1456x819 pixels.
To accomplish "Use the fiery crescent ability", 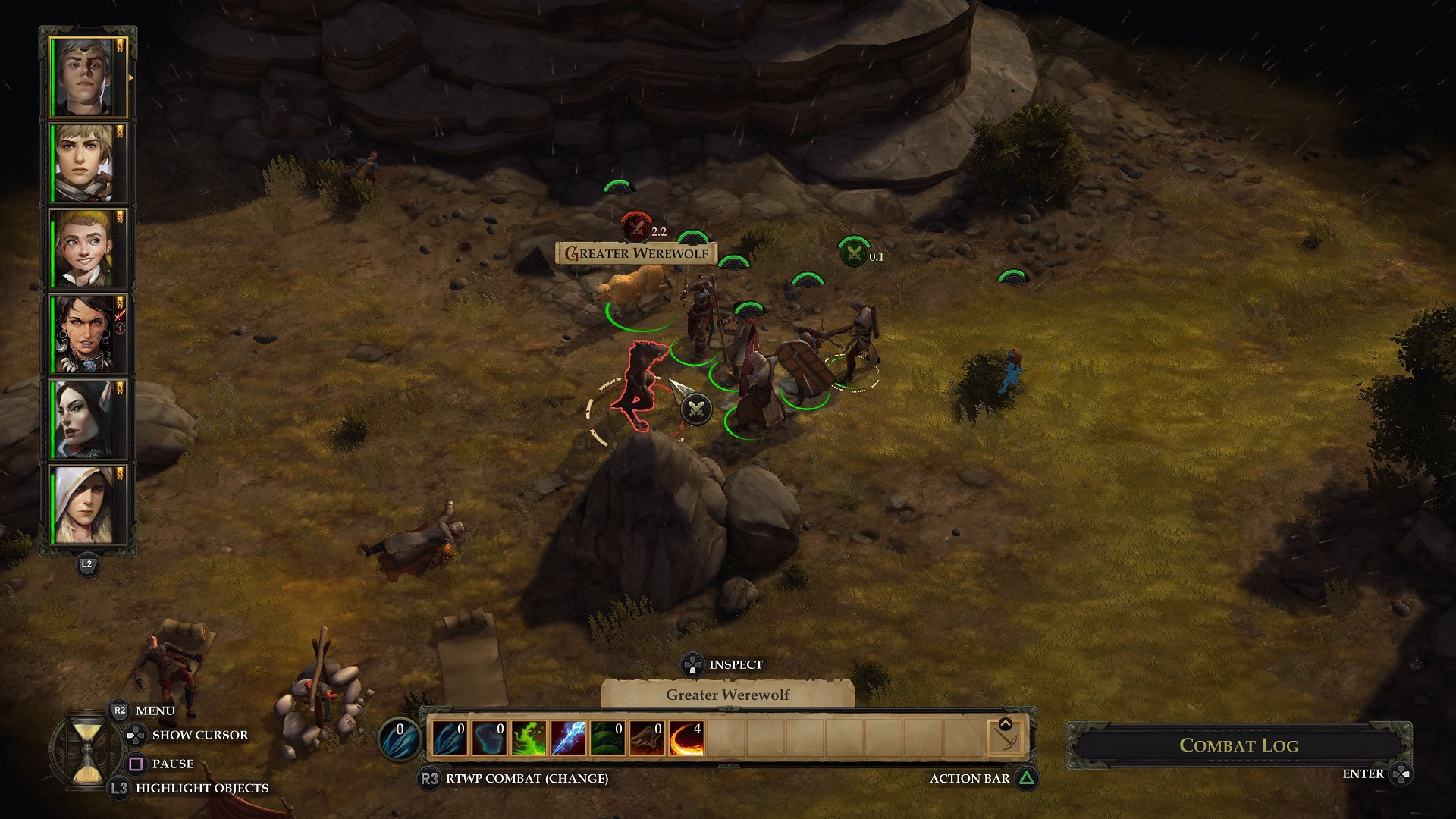I will [686, 738].
